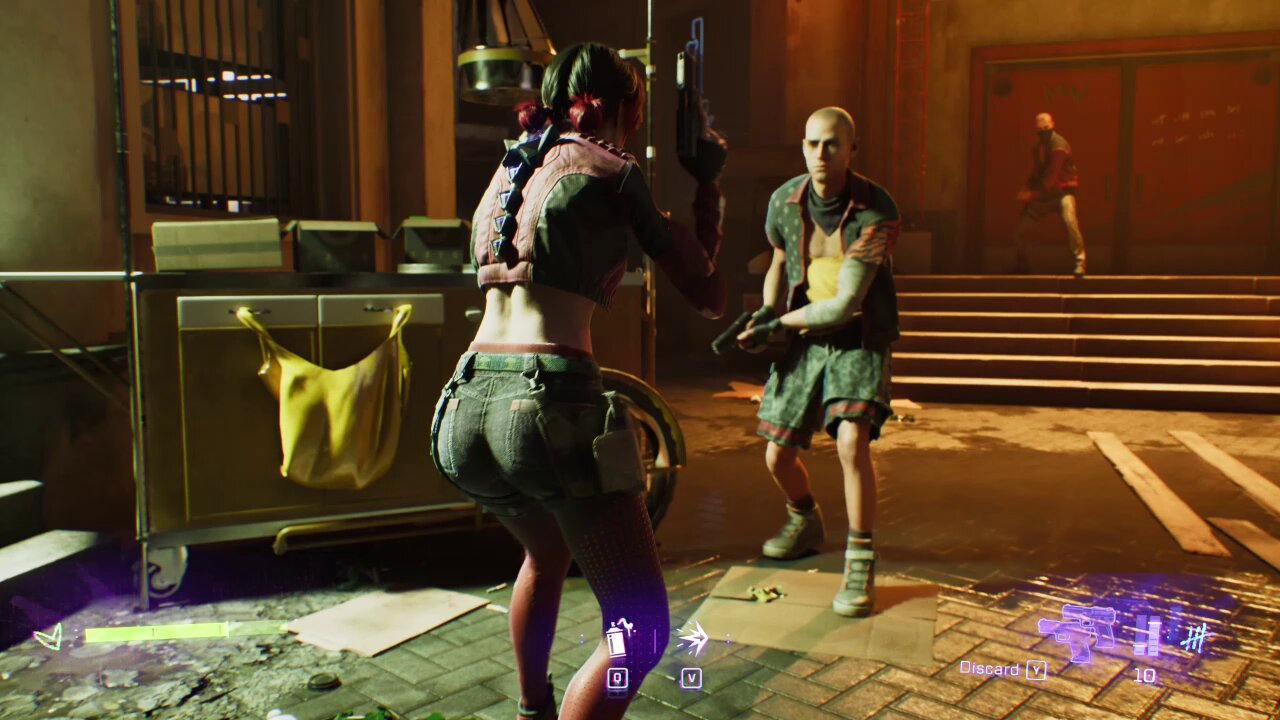Click the heart icon beside the health bar

pos(47,635)
